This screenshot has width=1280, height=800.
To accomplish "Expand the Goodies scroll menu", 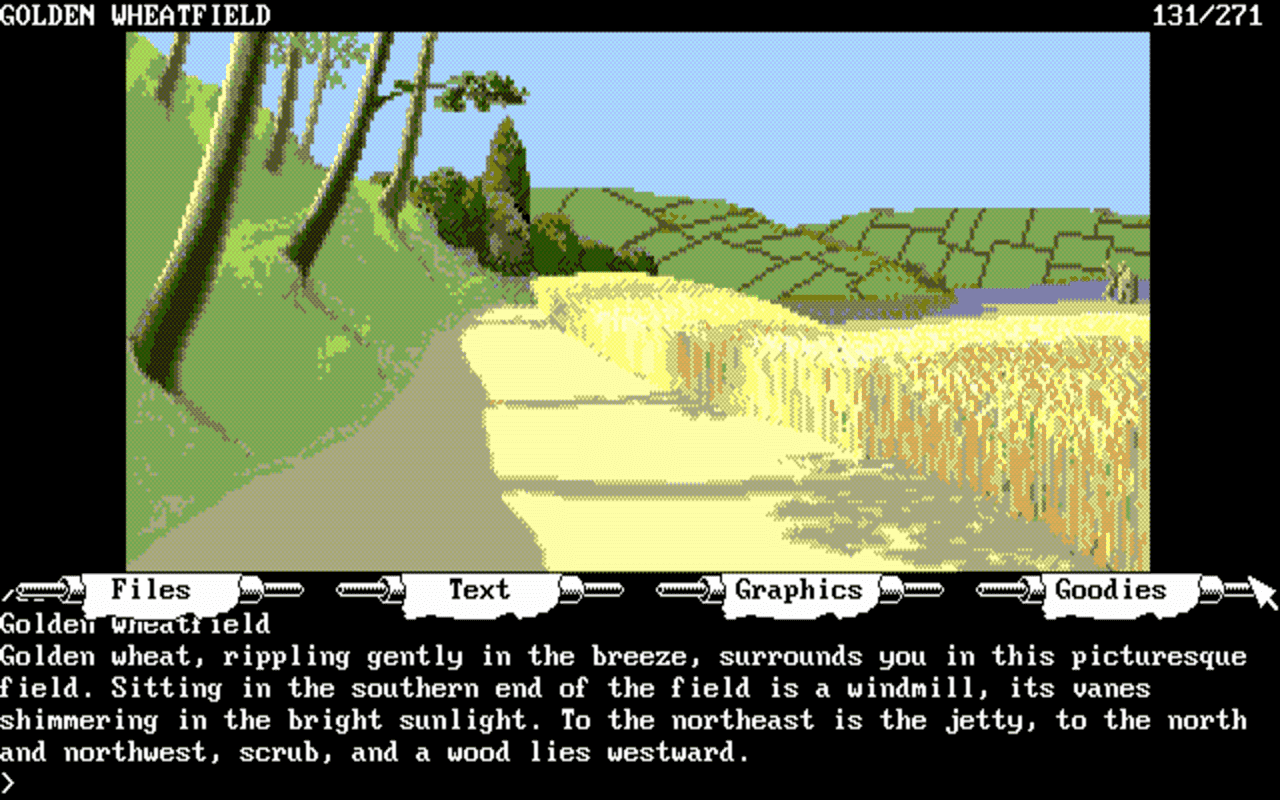I will [x=1110, y=590].
